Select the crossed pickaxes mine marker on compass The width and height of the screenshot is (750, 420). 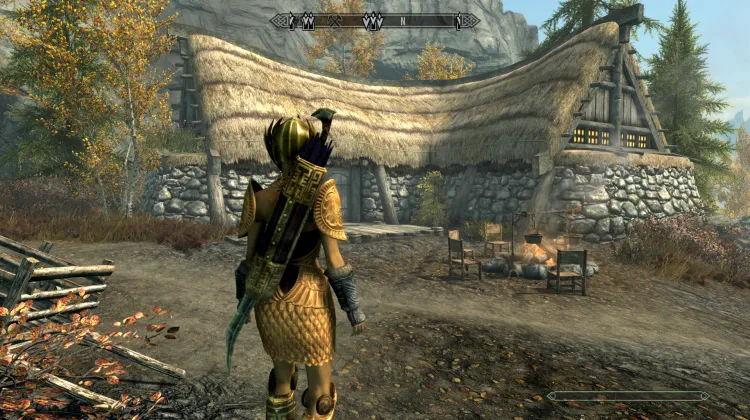[x=335, y=20]
